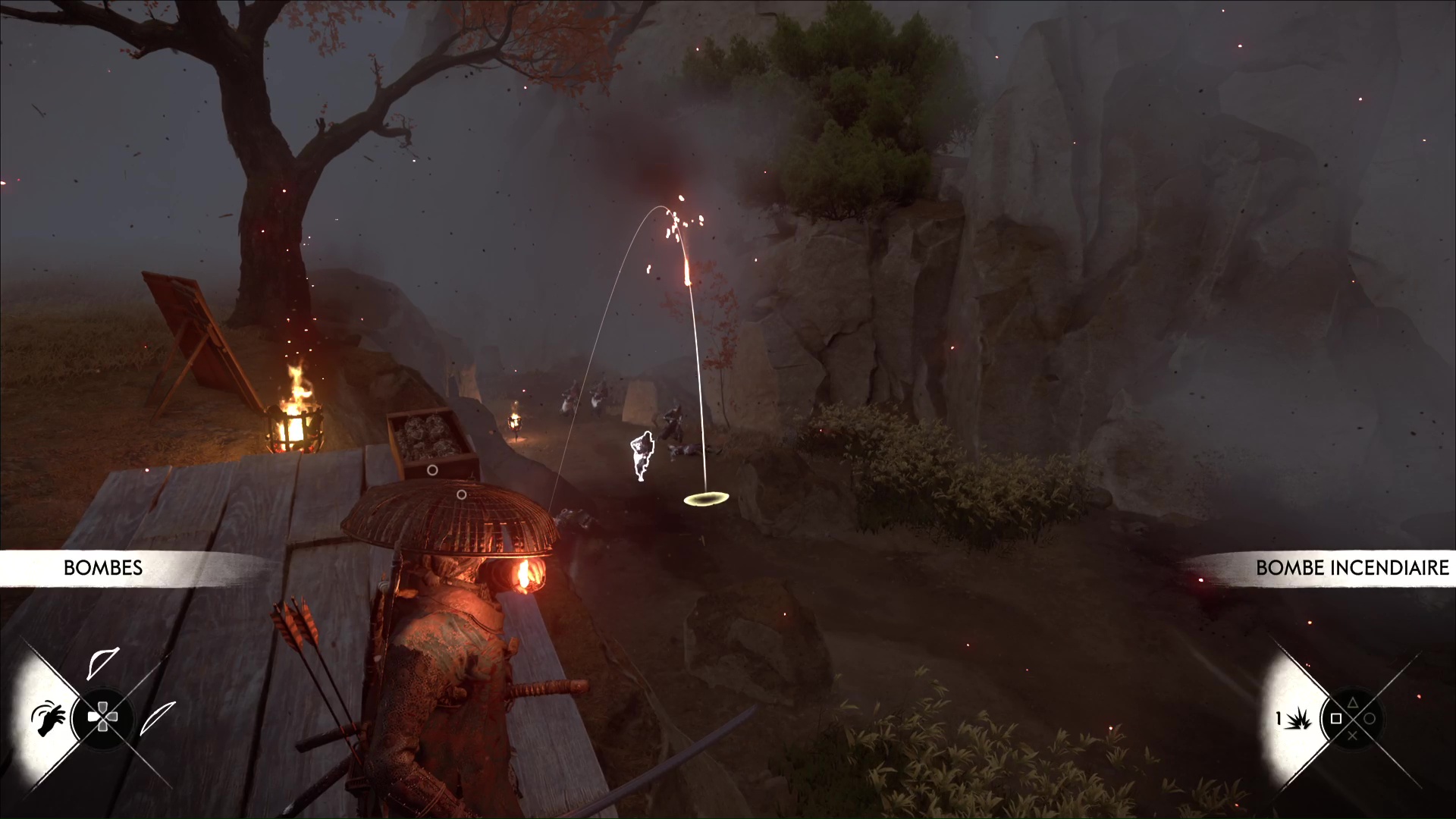Select the throwing hand bombs slot

[x=48, y=718]
